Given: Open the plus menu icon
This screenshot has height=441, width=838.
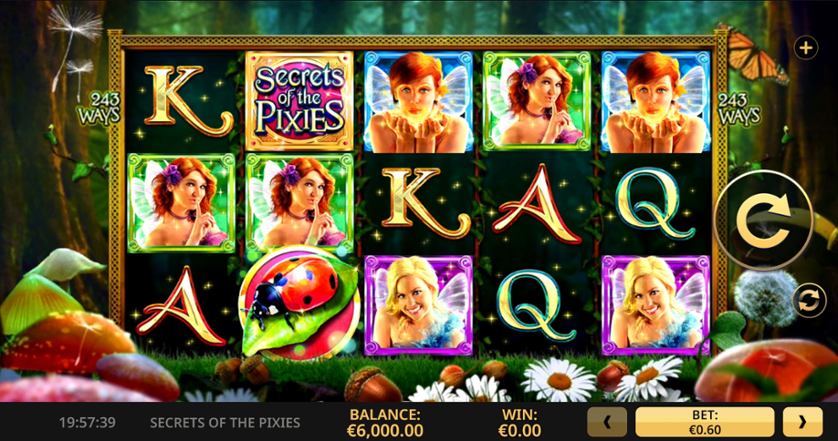Looking at the screenshot, I should tap(806, 47).
